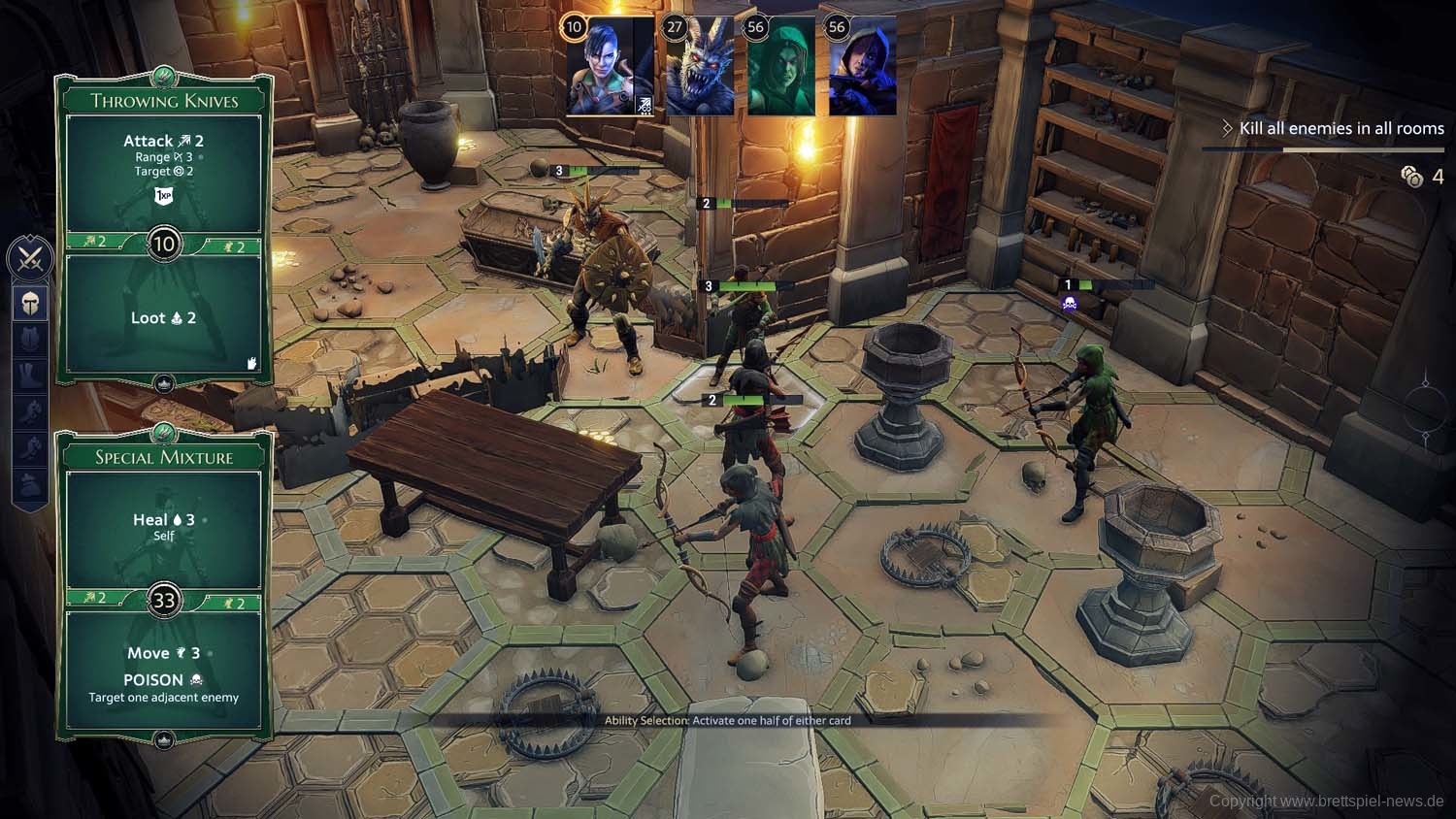The width and height of the screenshot is (1456, 819).
Task: Select the helmet equipment slot
Action: [30, 304]
